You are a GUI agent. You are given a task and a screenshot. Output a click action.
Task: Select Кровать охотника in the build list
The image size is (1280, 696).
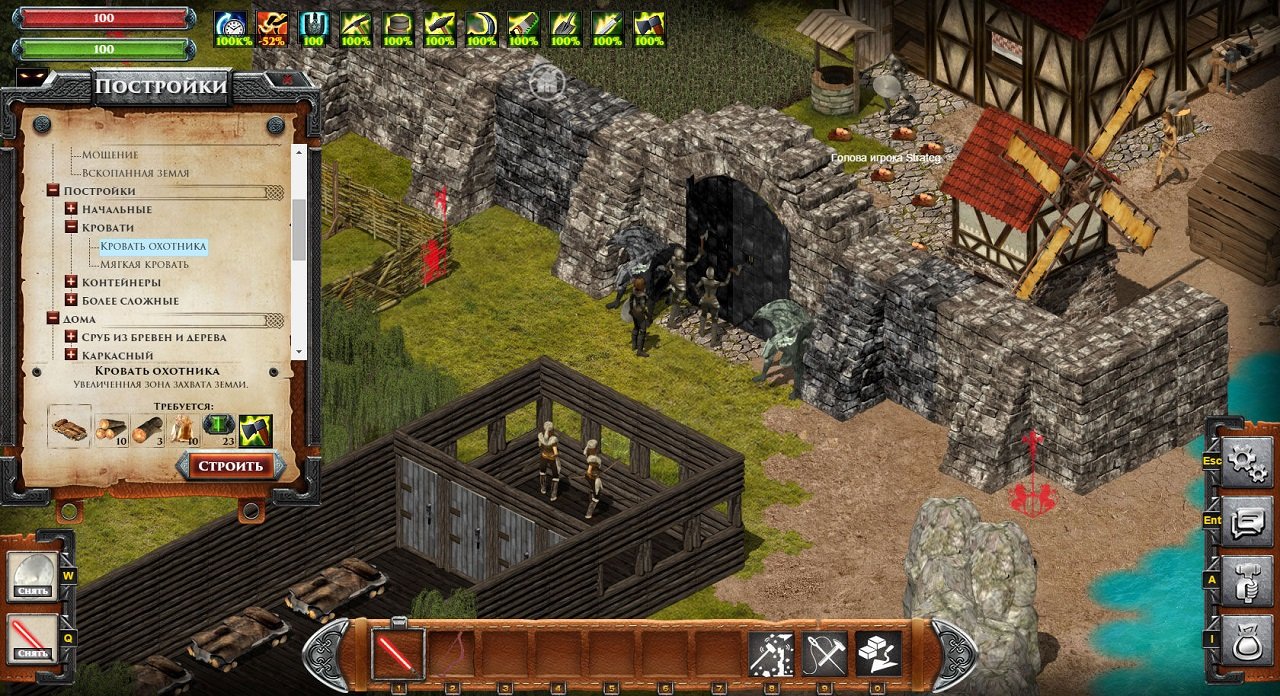[153, 246]
